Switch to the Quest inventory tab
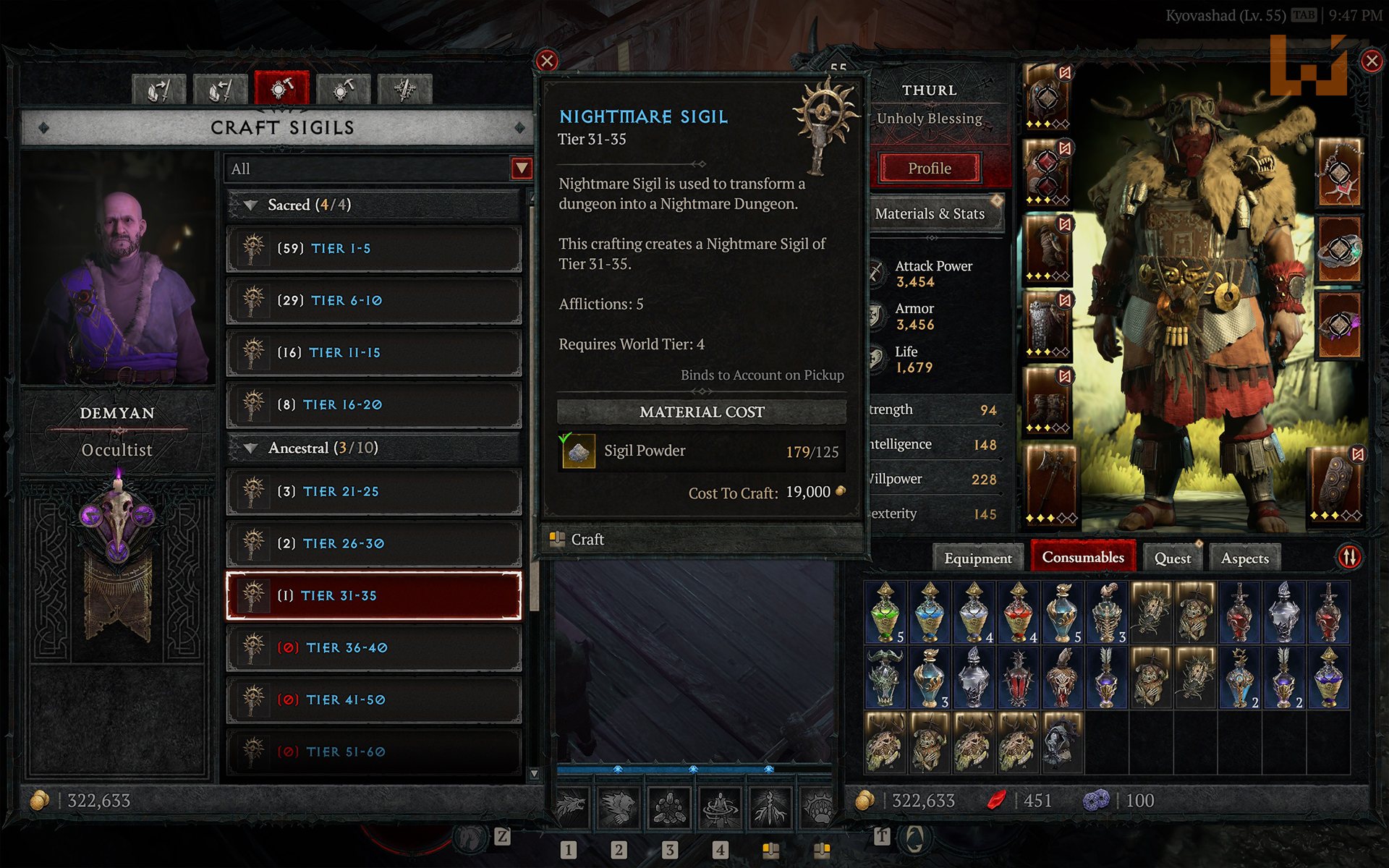This screenshot has width=1389, height=868. (x=1172, y=558)
